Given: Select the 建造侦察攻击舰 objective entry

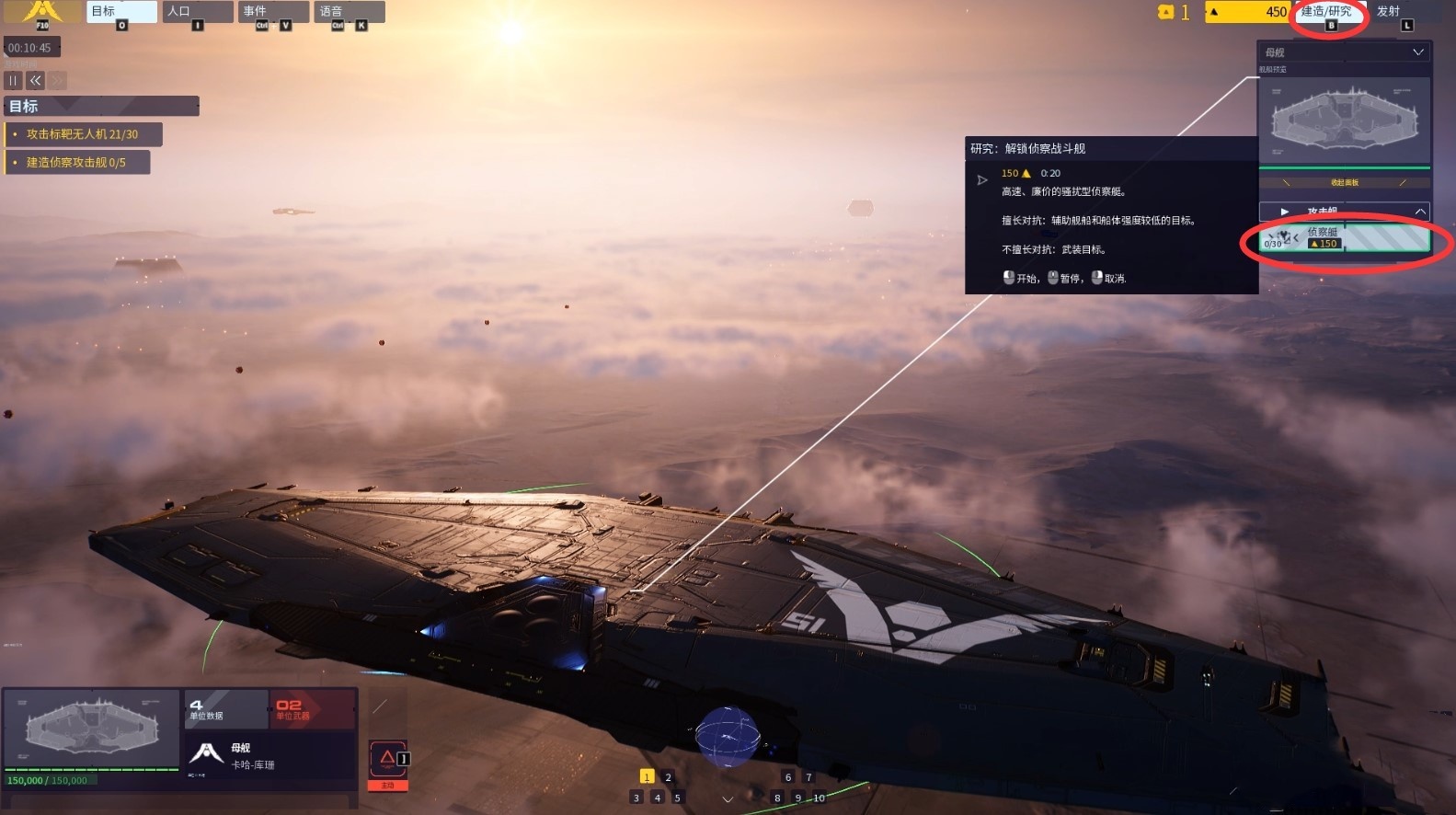Looking at the screenshot, I should (x=76, y=163).
